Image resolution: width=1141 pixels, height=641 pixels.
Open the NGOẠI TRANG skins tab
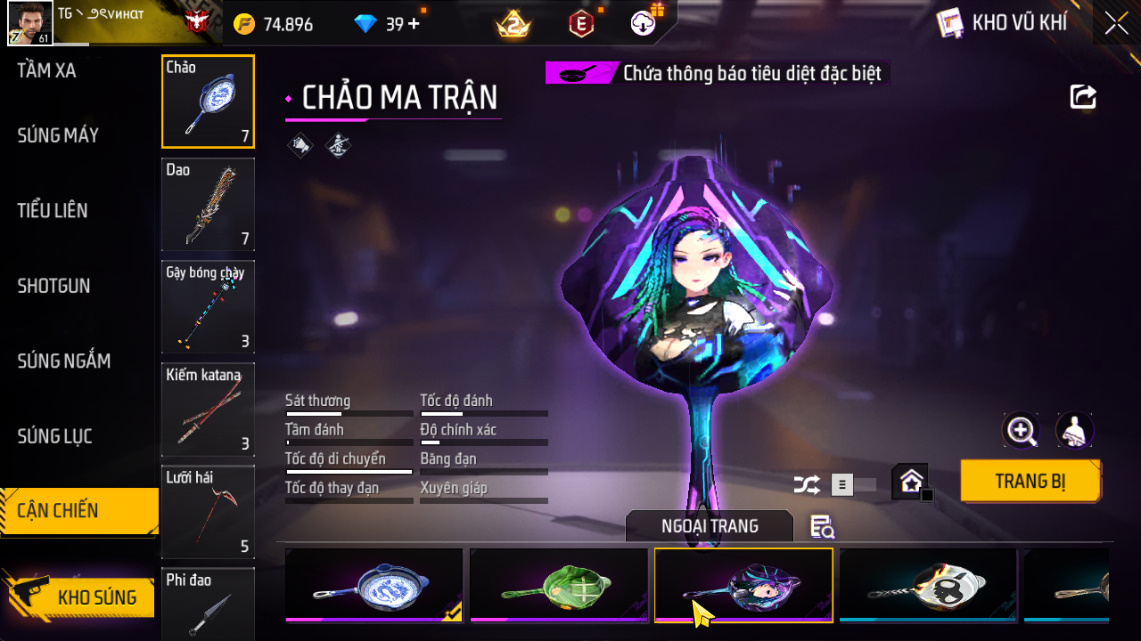point(709,526)
